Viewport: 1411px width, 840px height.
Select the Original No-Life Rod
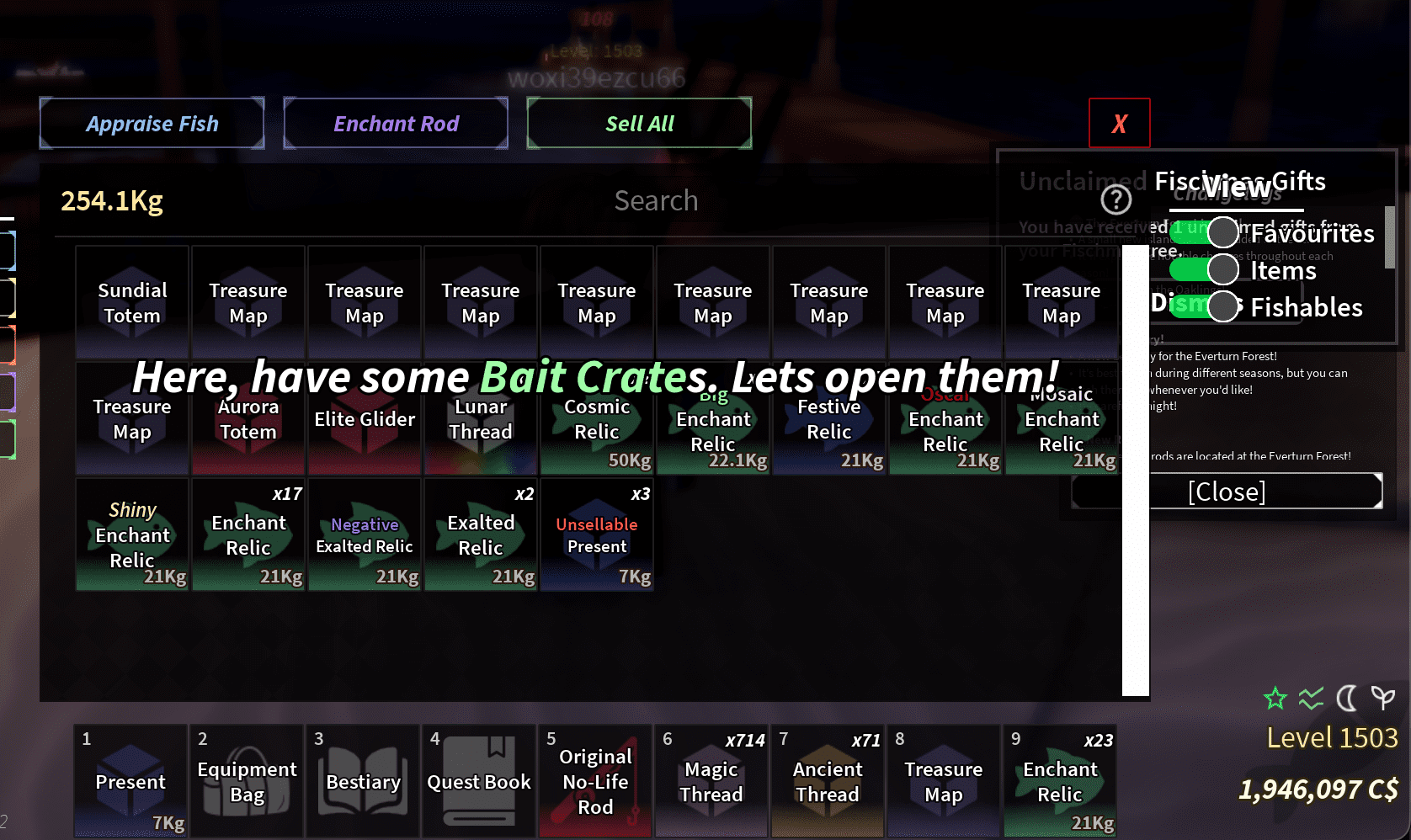tap(594, 781)
